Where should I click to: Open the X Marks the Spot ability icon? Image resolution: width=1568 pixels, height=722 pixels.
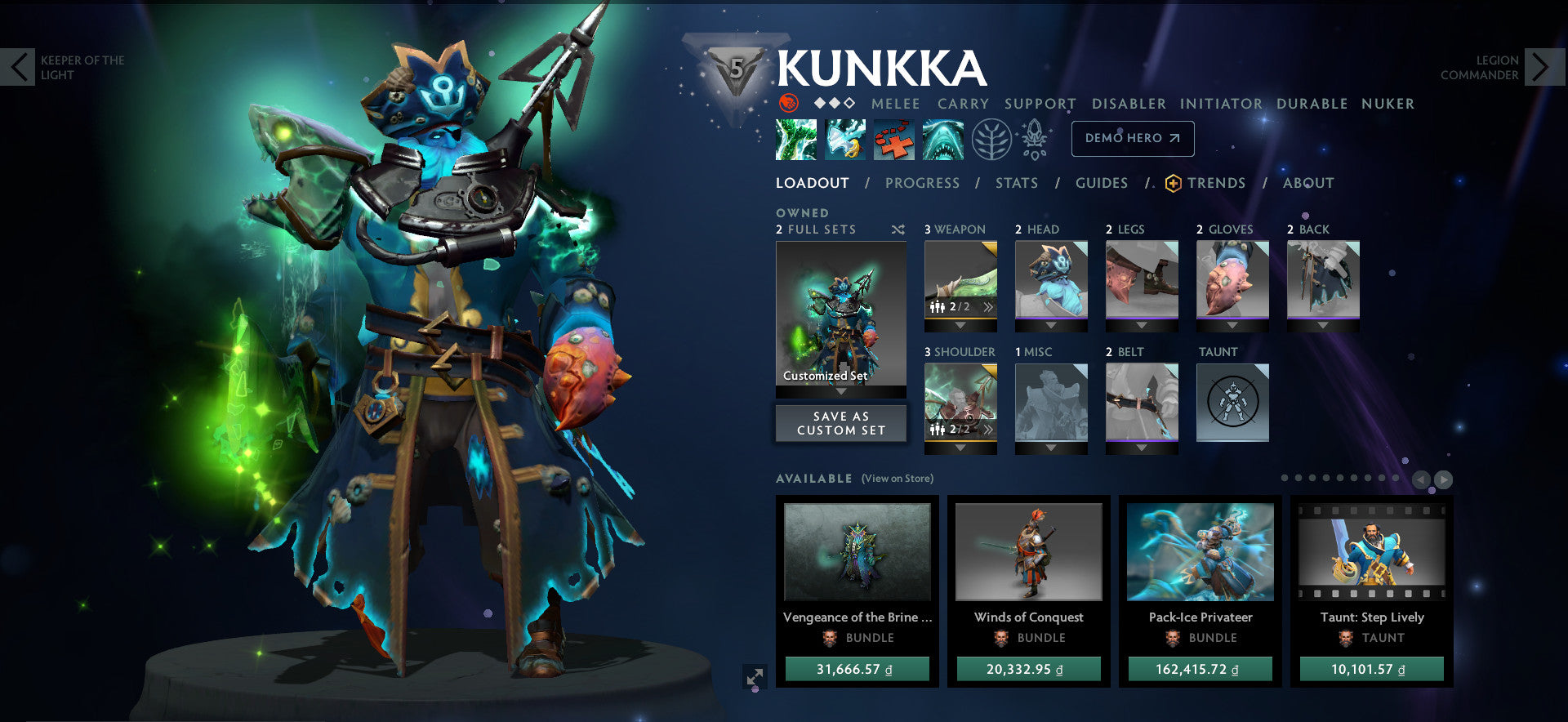[x=894, y=139]
